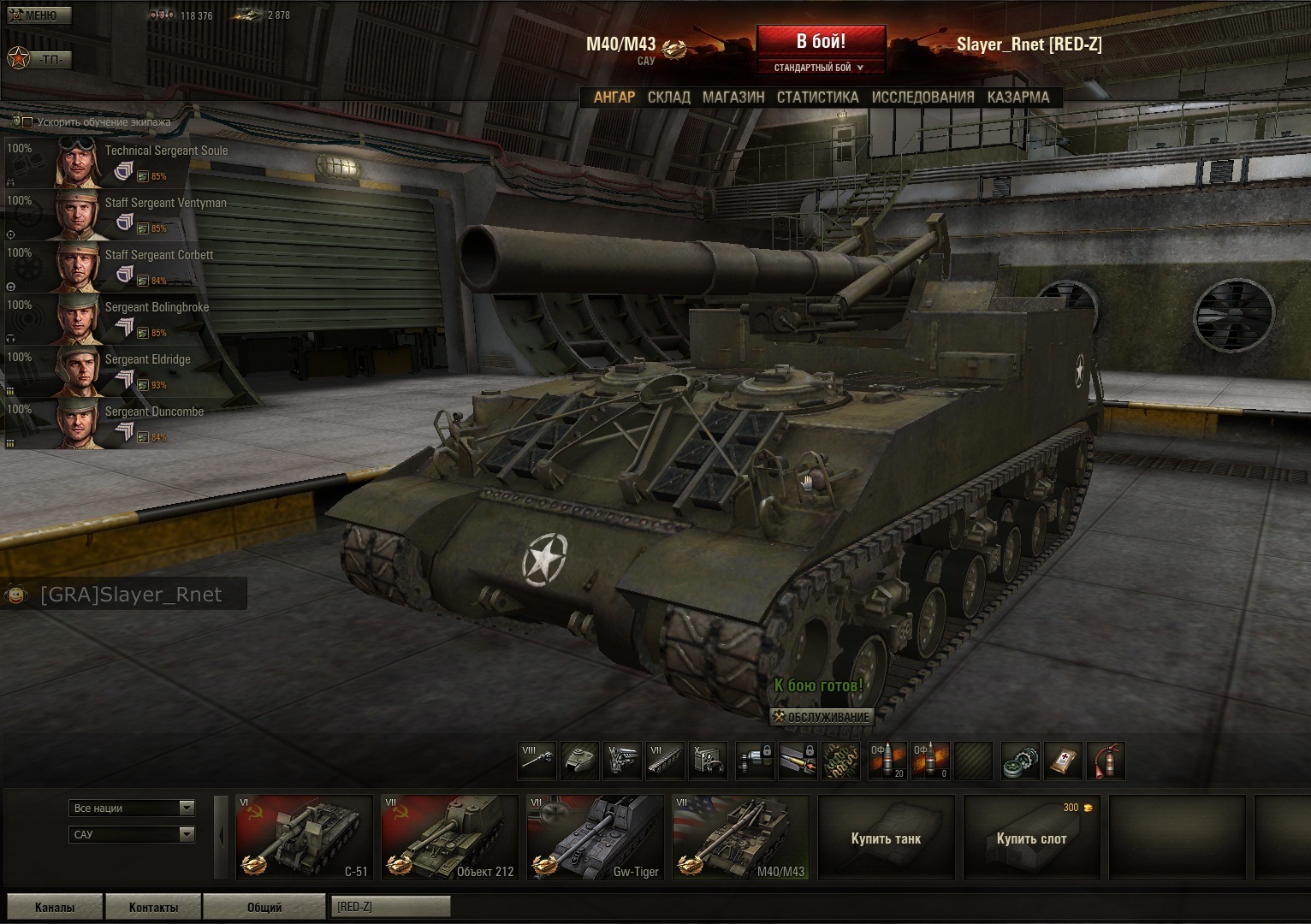This screenshot has width=1311, height=924.
Task: Go to the Исследования tab
Action: [922, 98]
